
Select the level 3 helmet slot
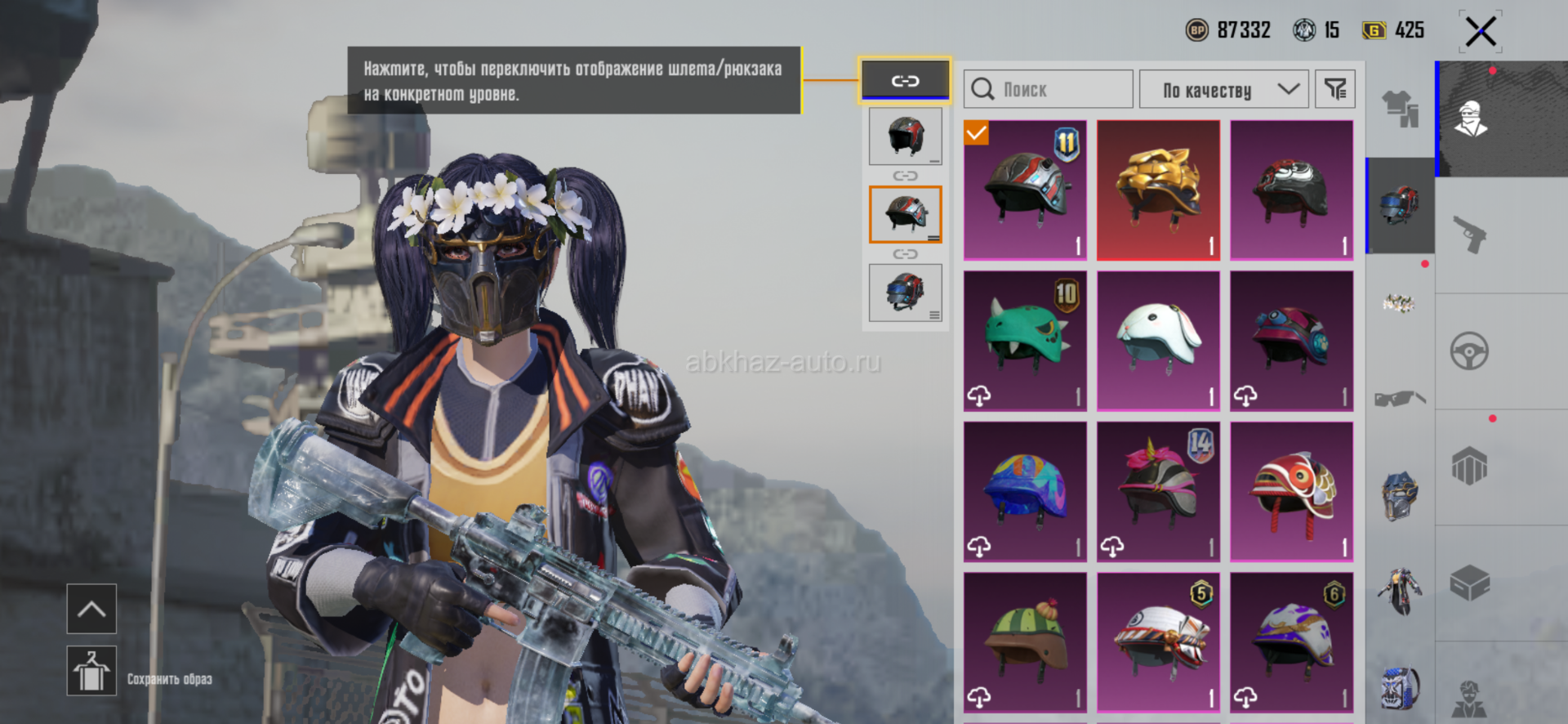tap(905, 293)
